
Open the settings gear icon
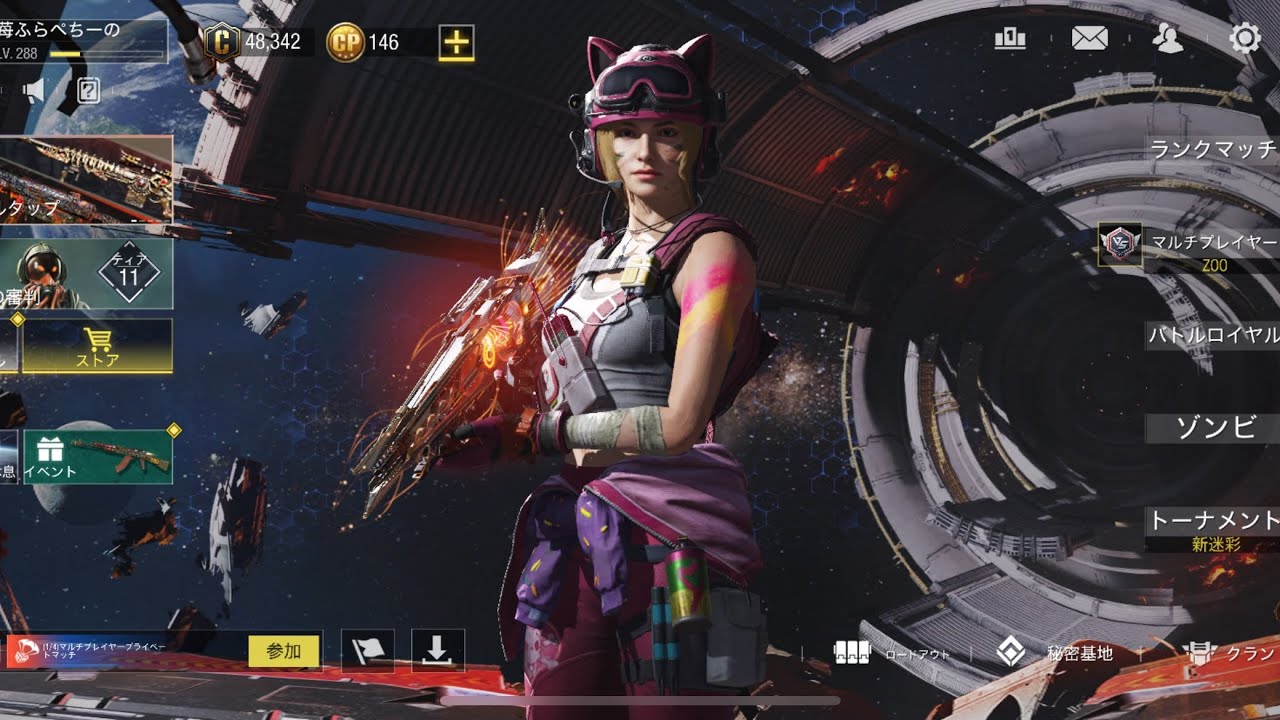click(x=1245, y=39)
